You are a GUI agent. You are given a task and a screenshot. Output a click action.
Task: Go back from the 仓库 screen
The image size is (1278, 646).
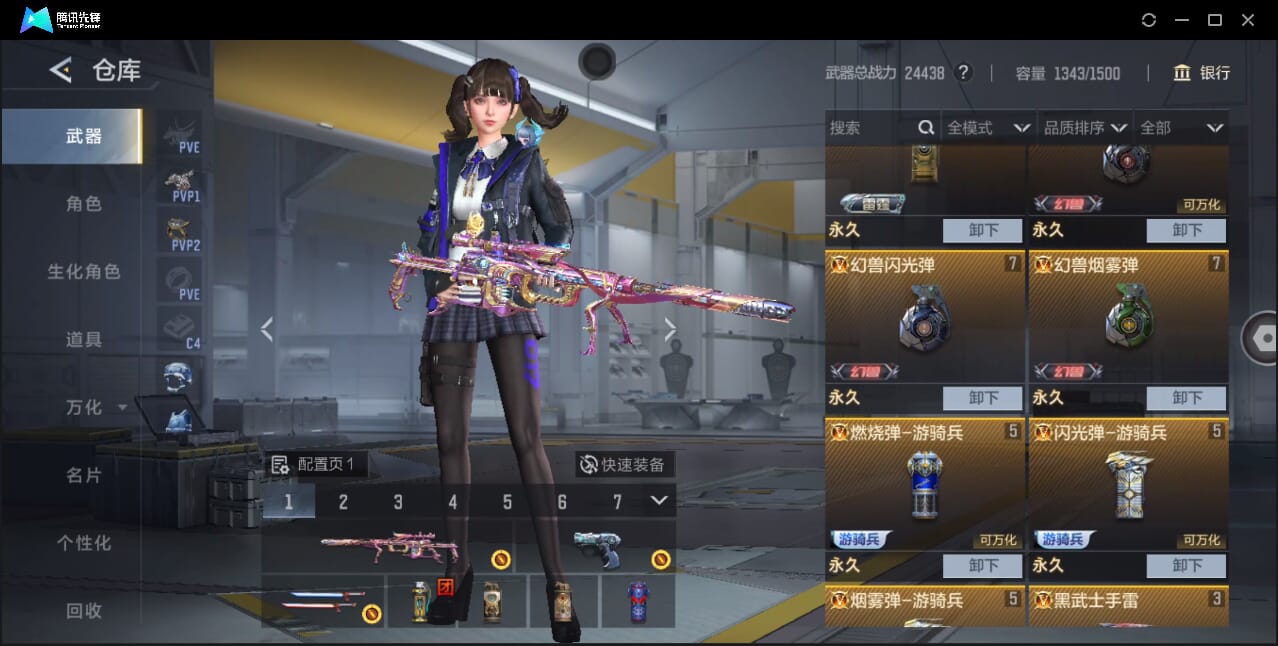coord(61,70)
